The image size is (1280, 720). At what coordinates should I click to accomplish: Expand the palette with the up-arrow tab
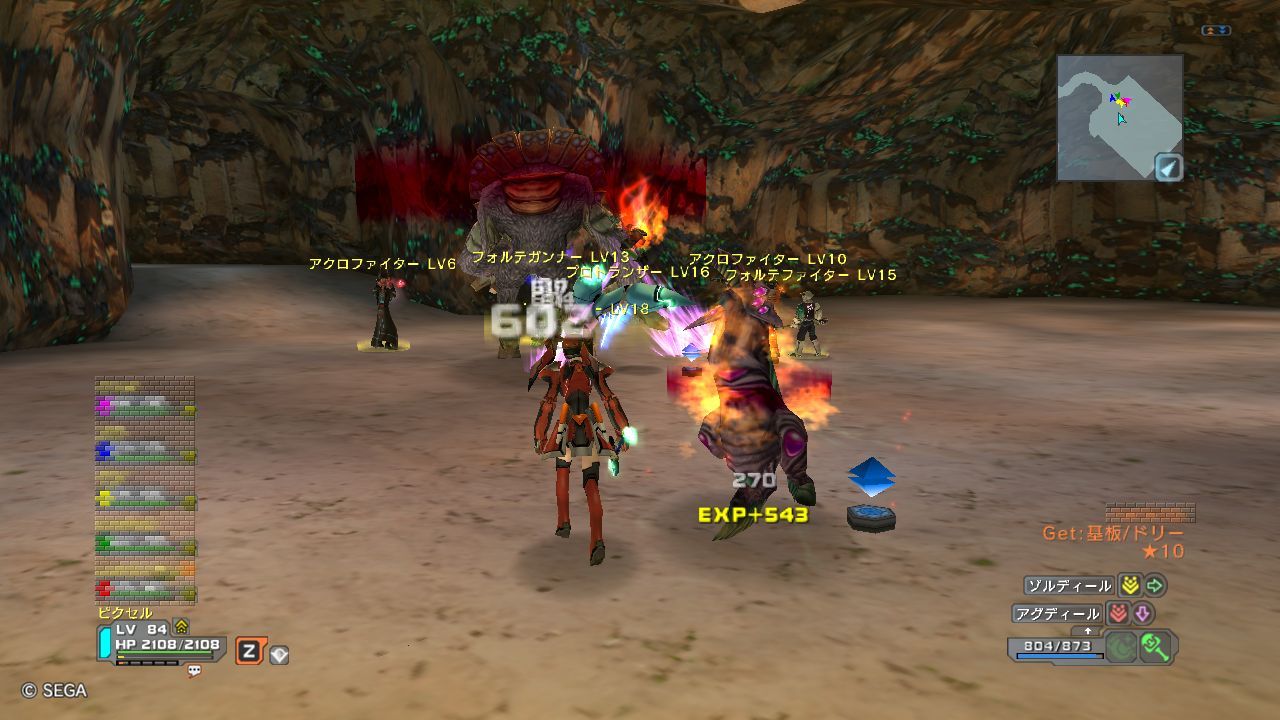pos(1088,632)
